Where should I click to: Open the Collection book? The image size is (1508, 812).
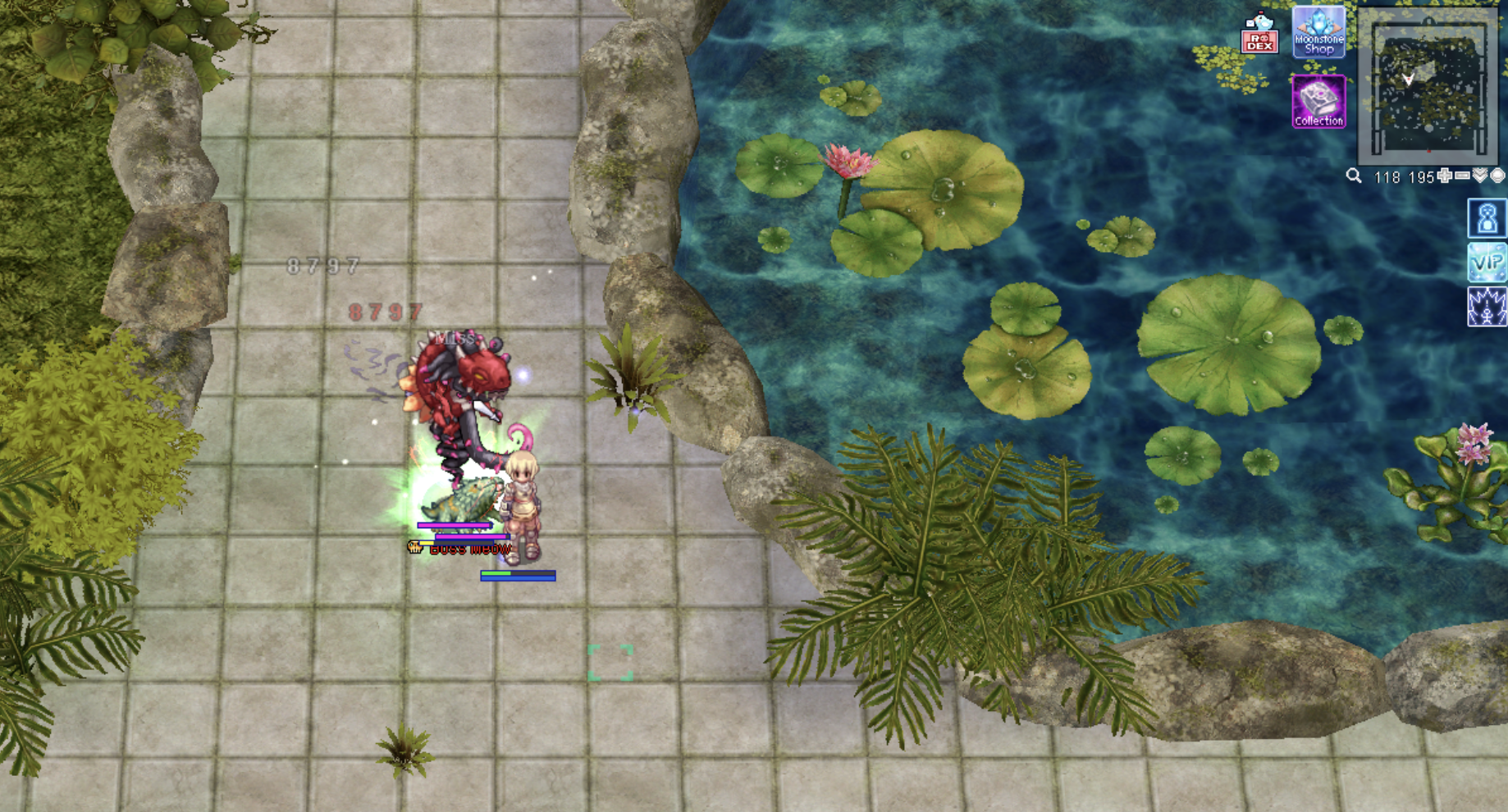[x=1318, y=102]
